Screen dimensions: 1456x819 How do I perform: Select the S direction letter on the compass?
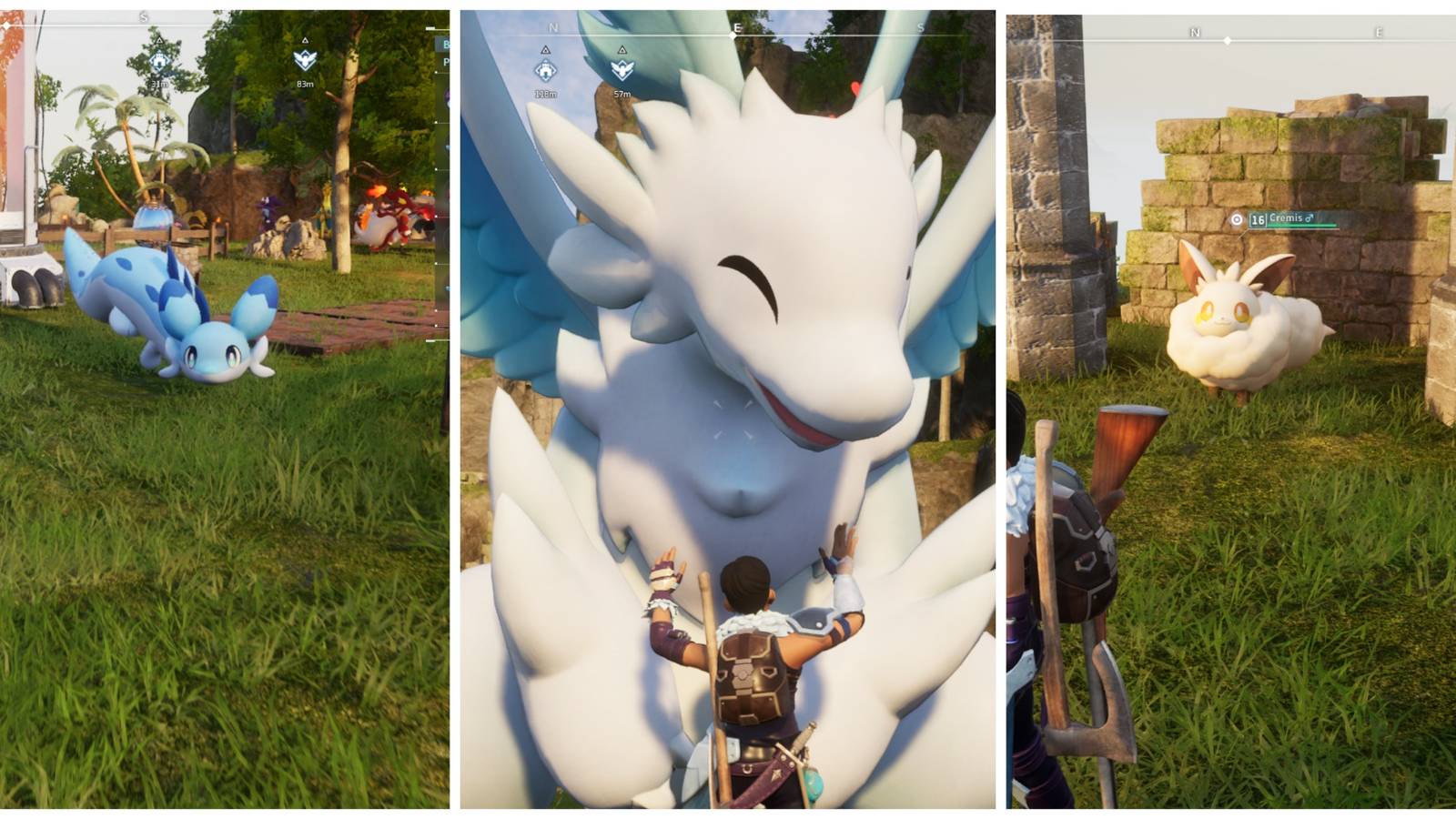click(143, 15)
